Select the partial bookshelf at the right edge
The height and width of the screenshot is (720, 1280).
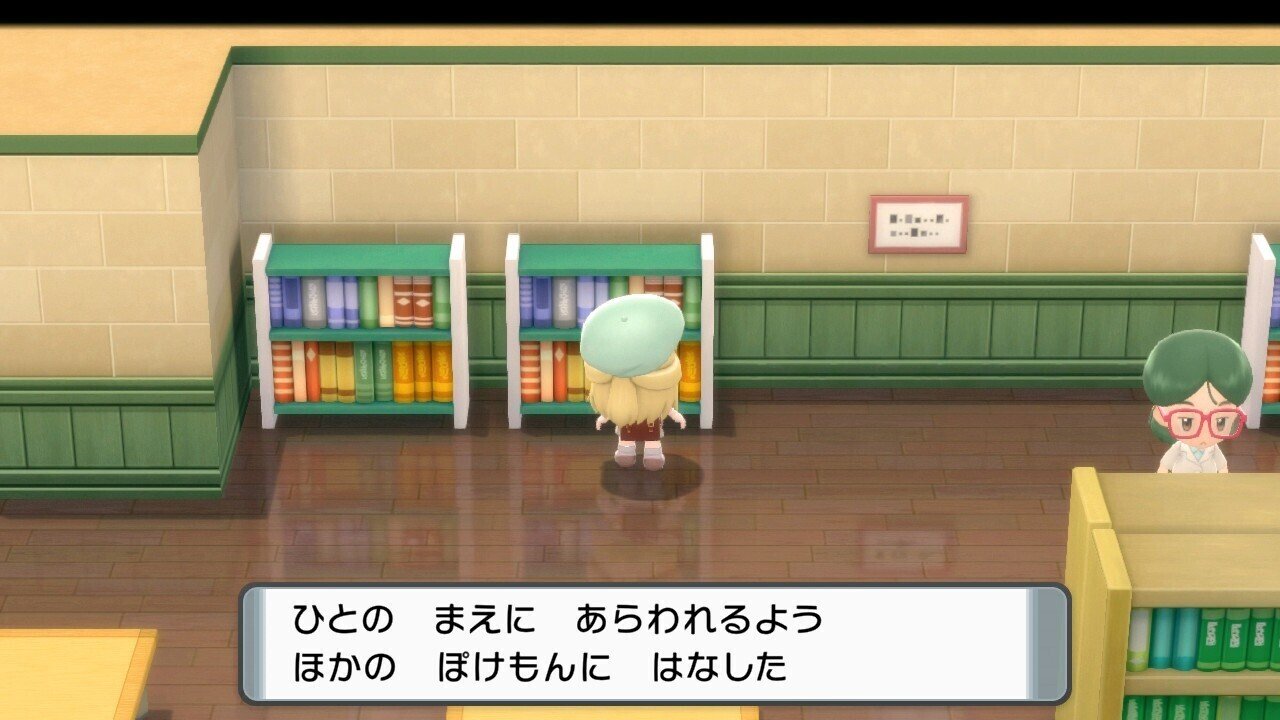pyautogui.click(x=1260, y=320)
